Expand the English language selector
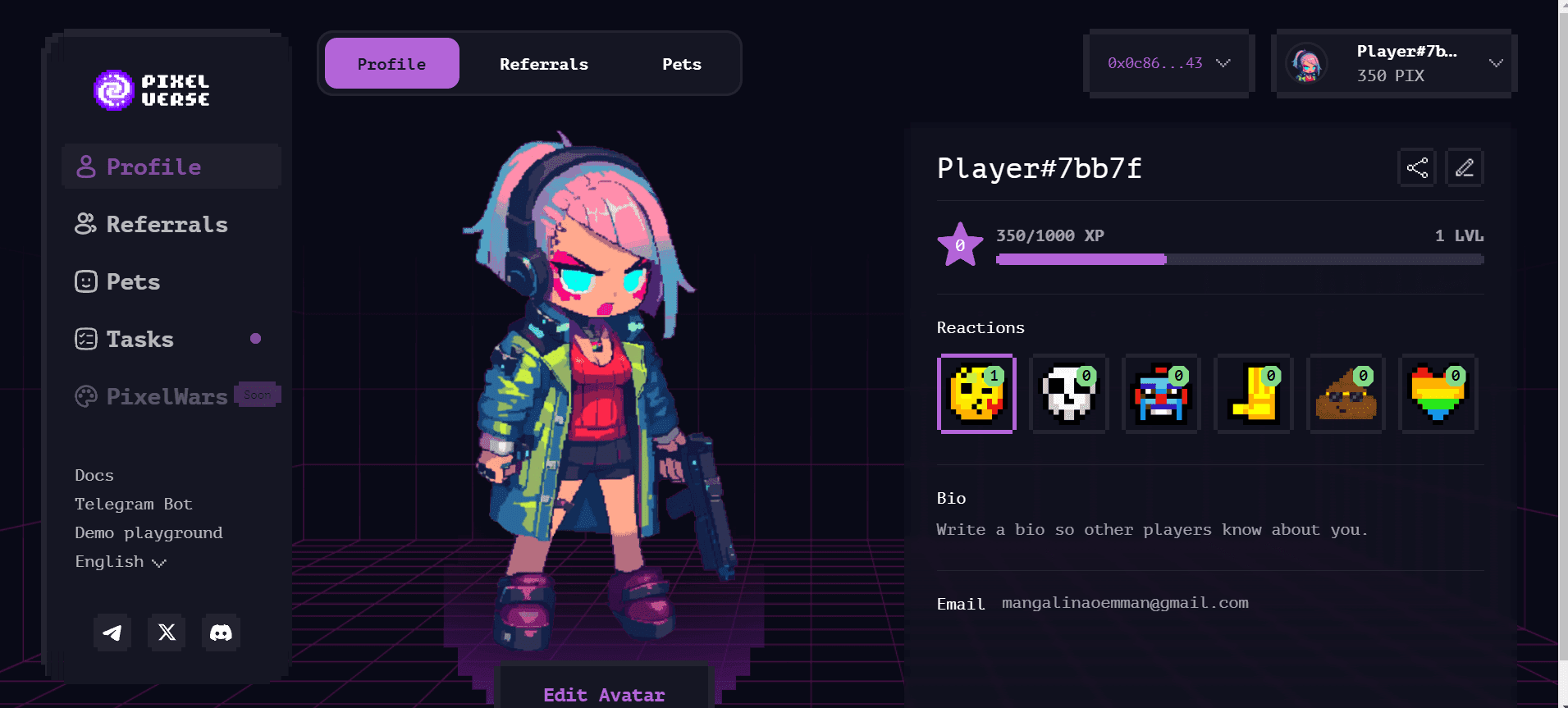Viewport: 1568px width, 708px height. pos(120,561)
